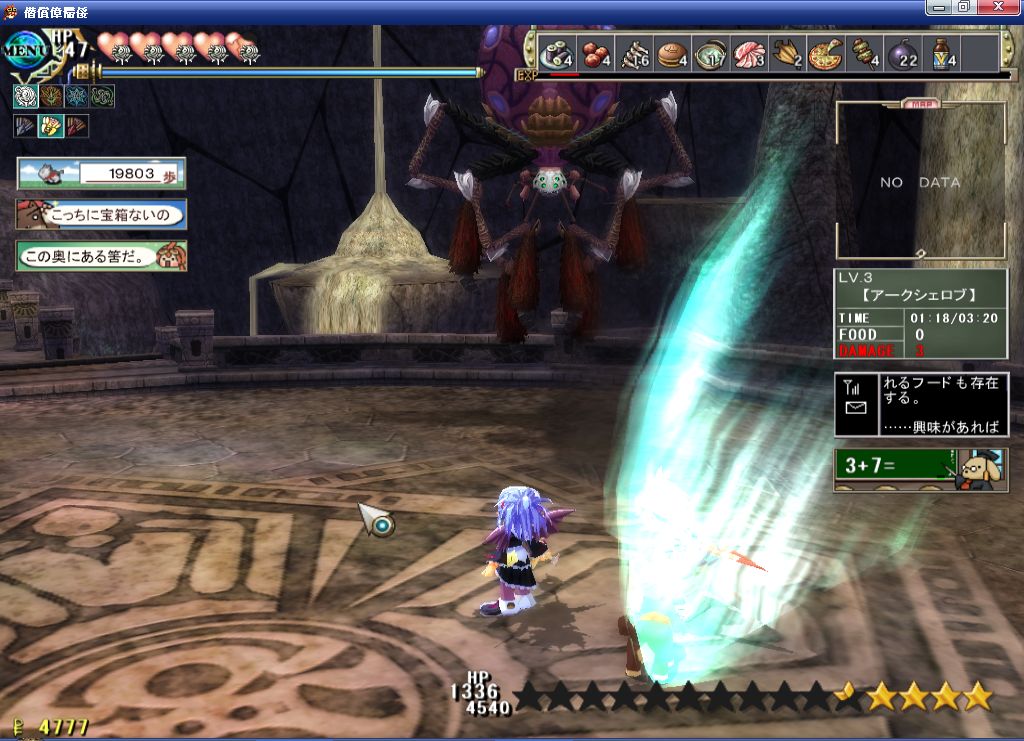The height and width of the screenshot is (741, 1024).
Task: Activate the white rose skill icon
Action: [25, 96]
